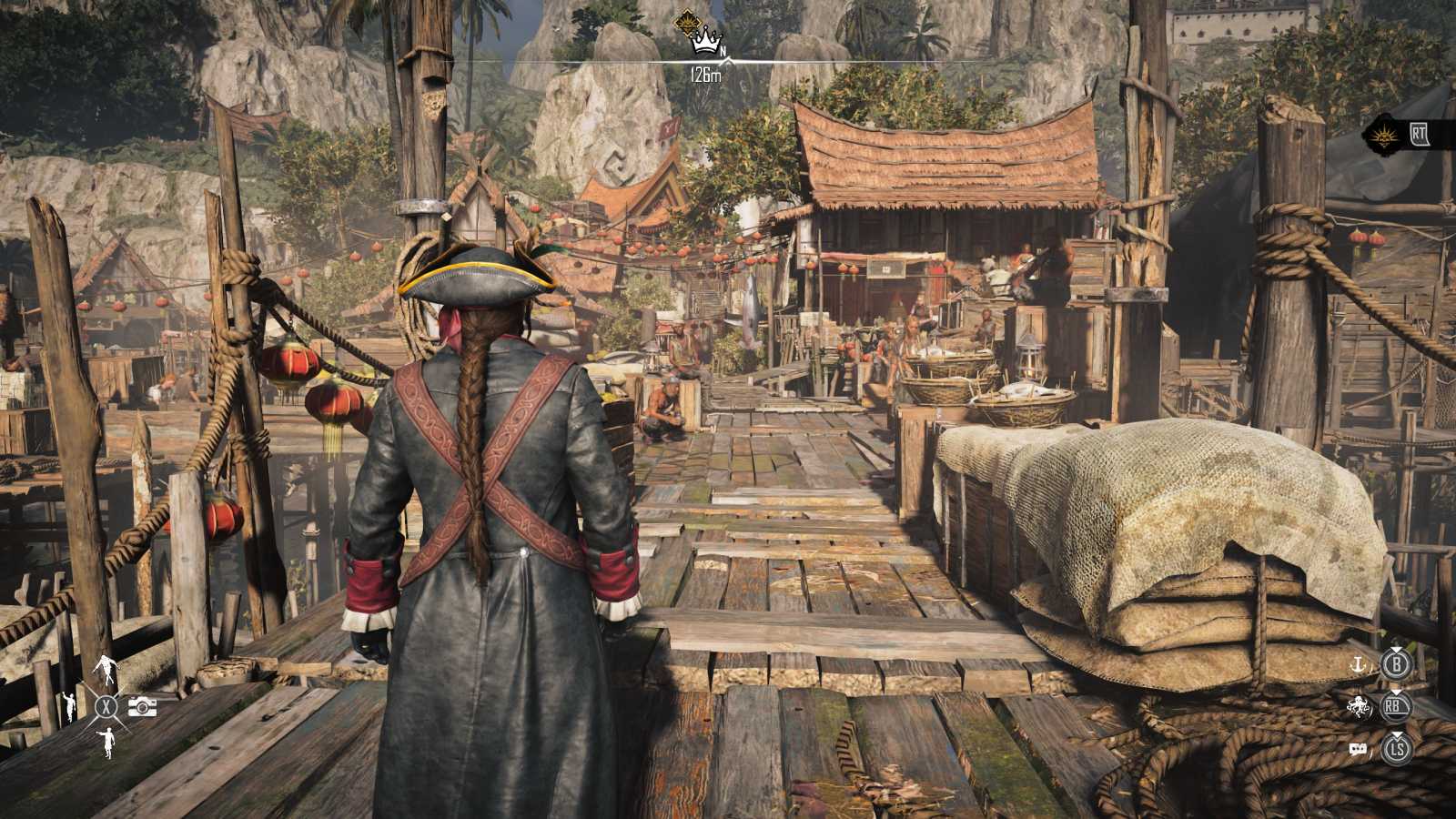The height and width of the screenshot is (819, 1456).
Task: Toggle the X button on the emote wheel
Action: [x=106, y=705]
